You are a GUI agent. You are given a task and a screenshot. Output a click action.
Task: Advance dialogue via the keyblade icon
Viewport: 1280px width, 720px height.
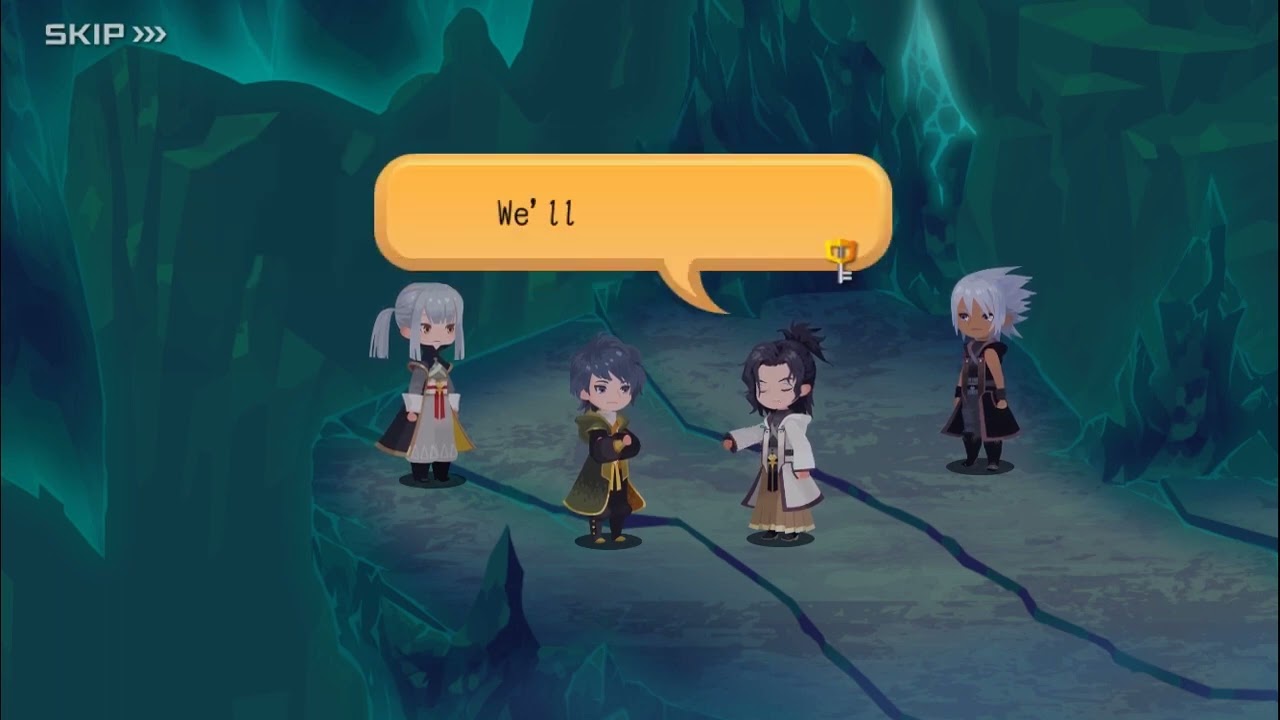[x=841, y=259]
